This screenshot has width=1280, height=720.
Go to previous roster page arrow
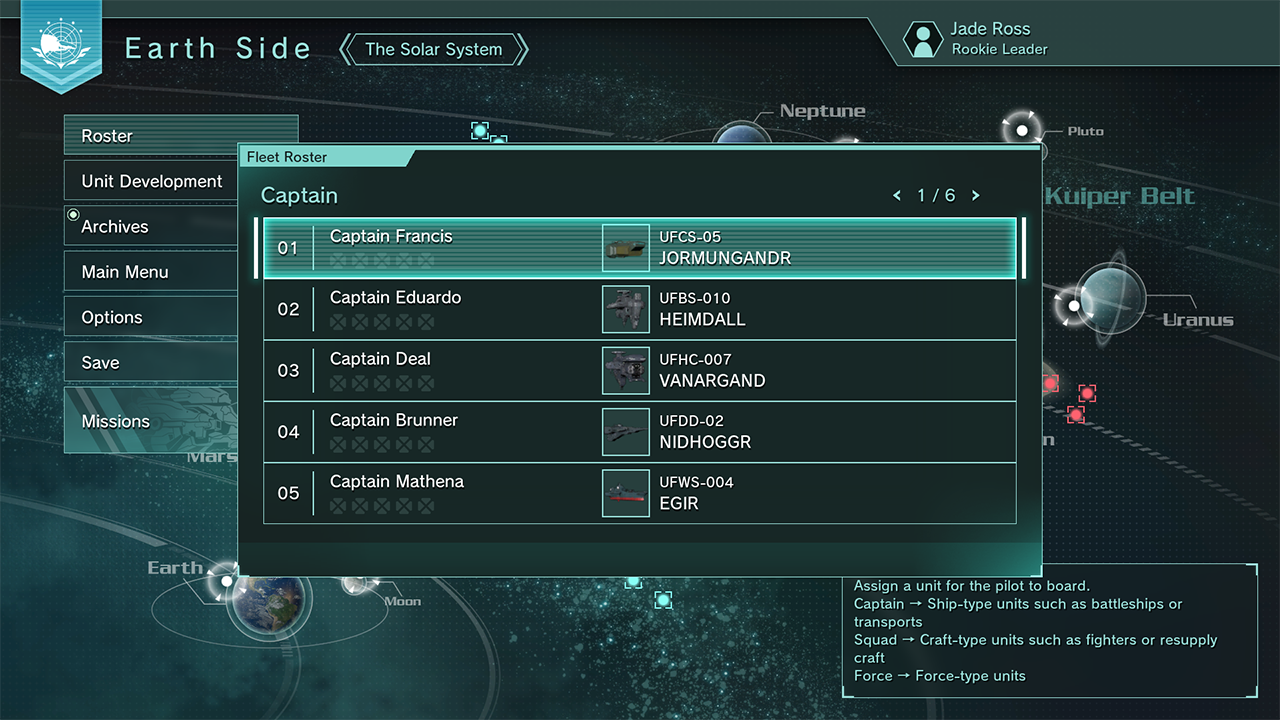tap(897, 196)
